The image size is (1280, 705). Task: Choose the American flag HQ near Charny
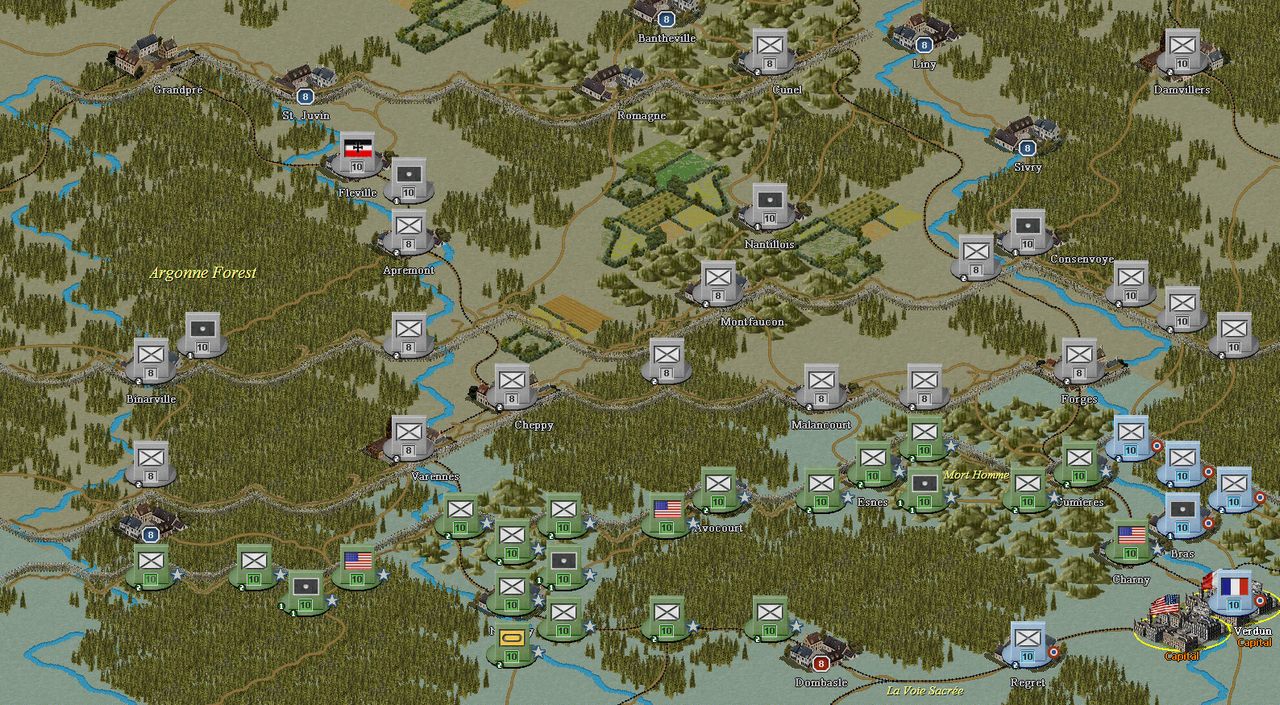pos(1131,539)
